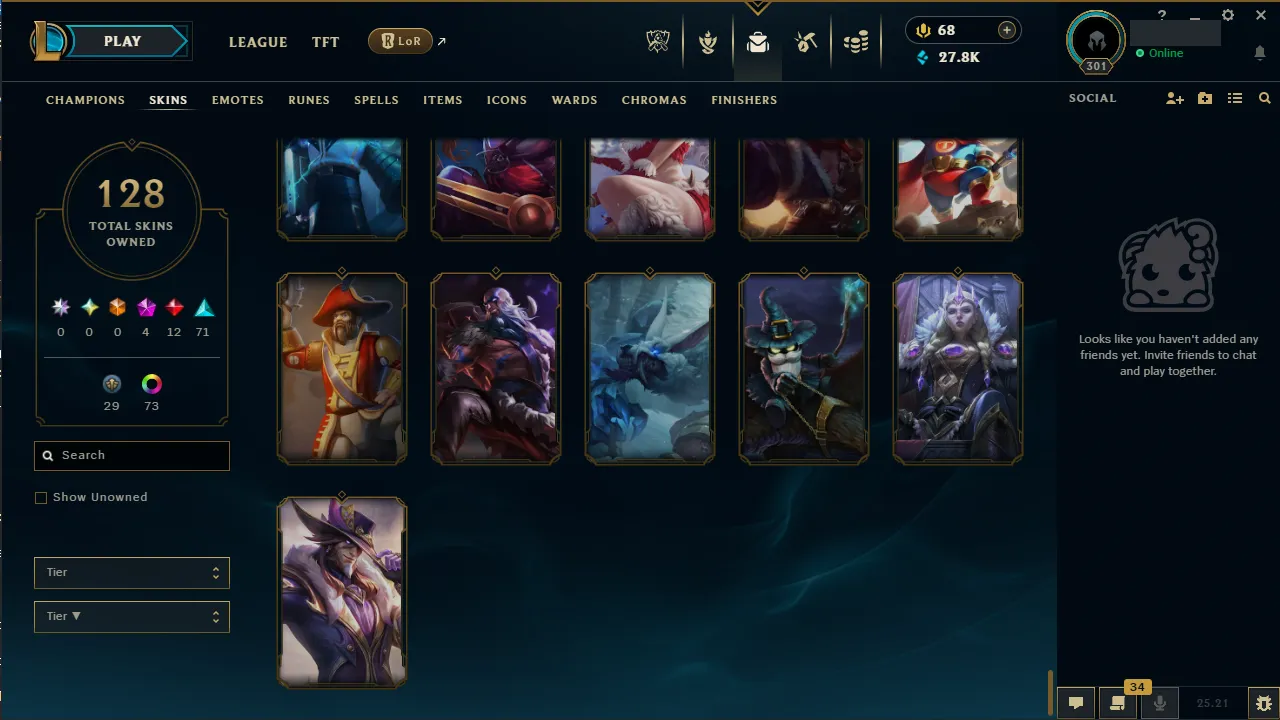Open the Loot backpack icon
This screenshot has height=720, width=1280.
757,42
